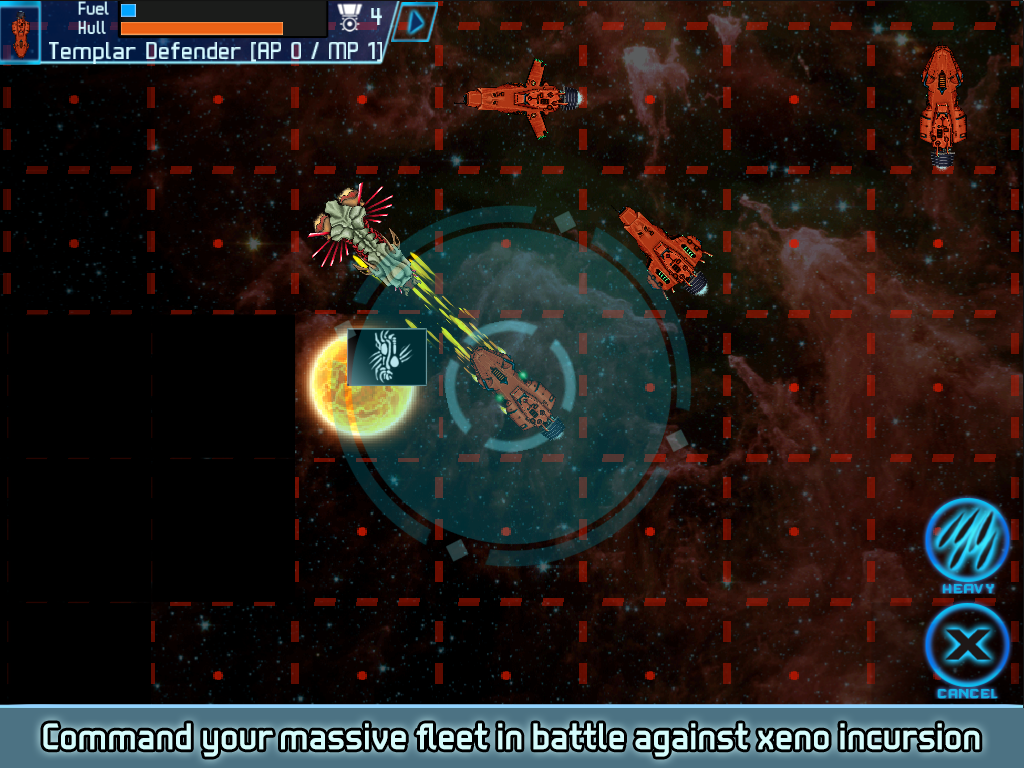Cancel the current action
Screen dimensions: 1024x768
966,647
